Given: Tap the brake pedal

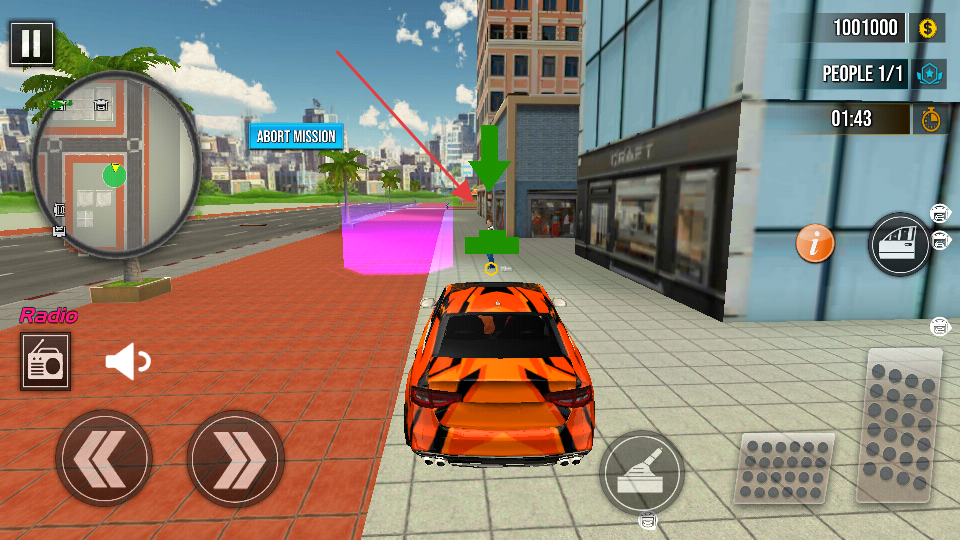Looking at the screenshot, I should (x=785, y=468).
